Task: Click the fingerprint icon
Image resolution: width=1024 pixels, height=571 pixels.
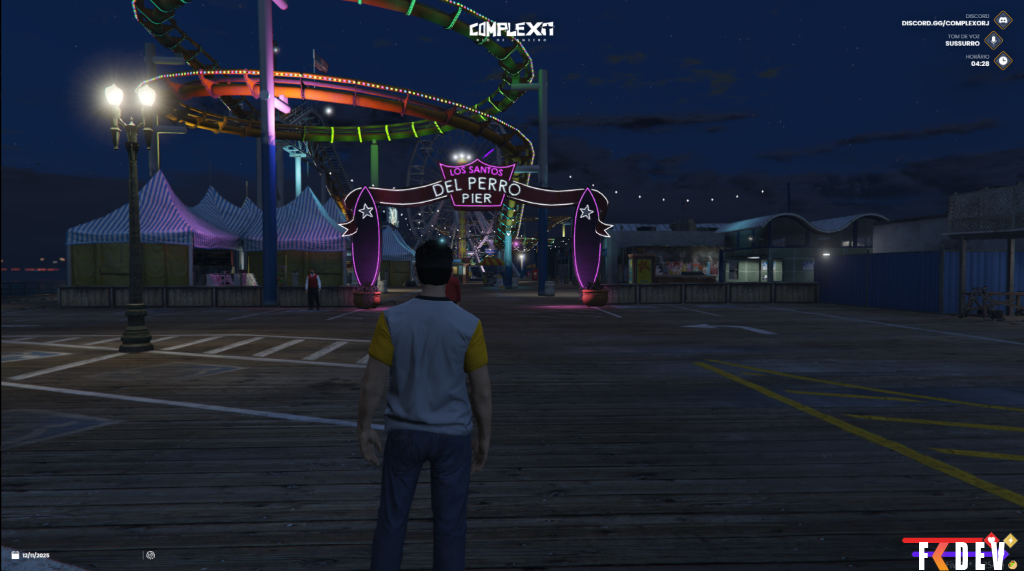Action: click(x=150, y=554)
